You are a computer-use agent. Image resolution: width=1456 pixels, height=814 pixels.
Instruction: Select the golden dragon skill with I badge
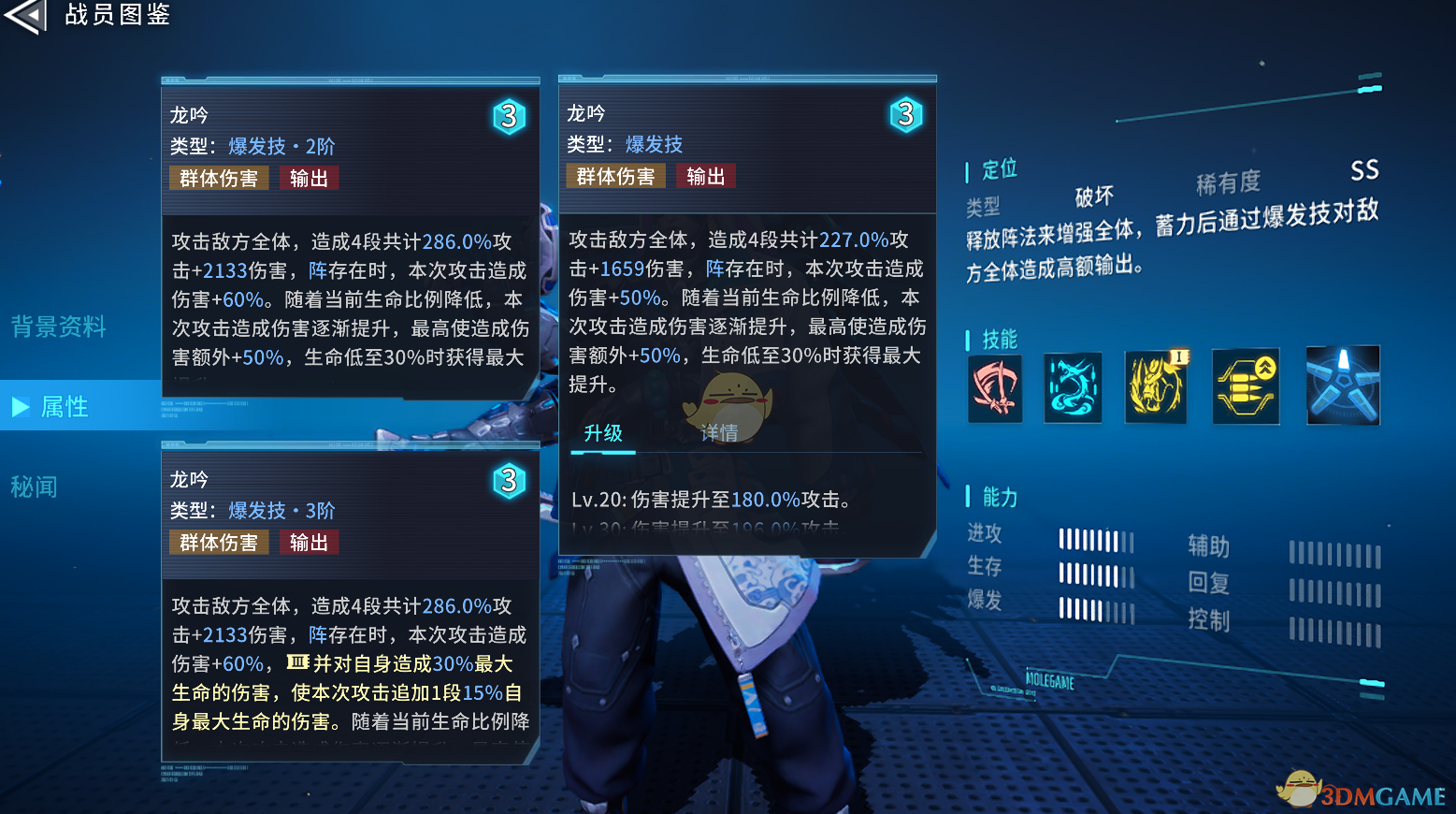1156,386
